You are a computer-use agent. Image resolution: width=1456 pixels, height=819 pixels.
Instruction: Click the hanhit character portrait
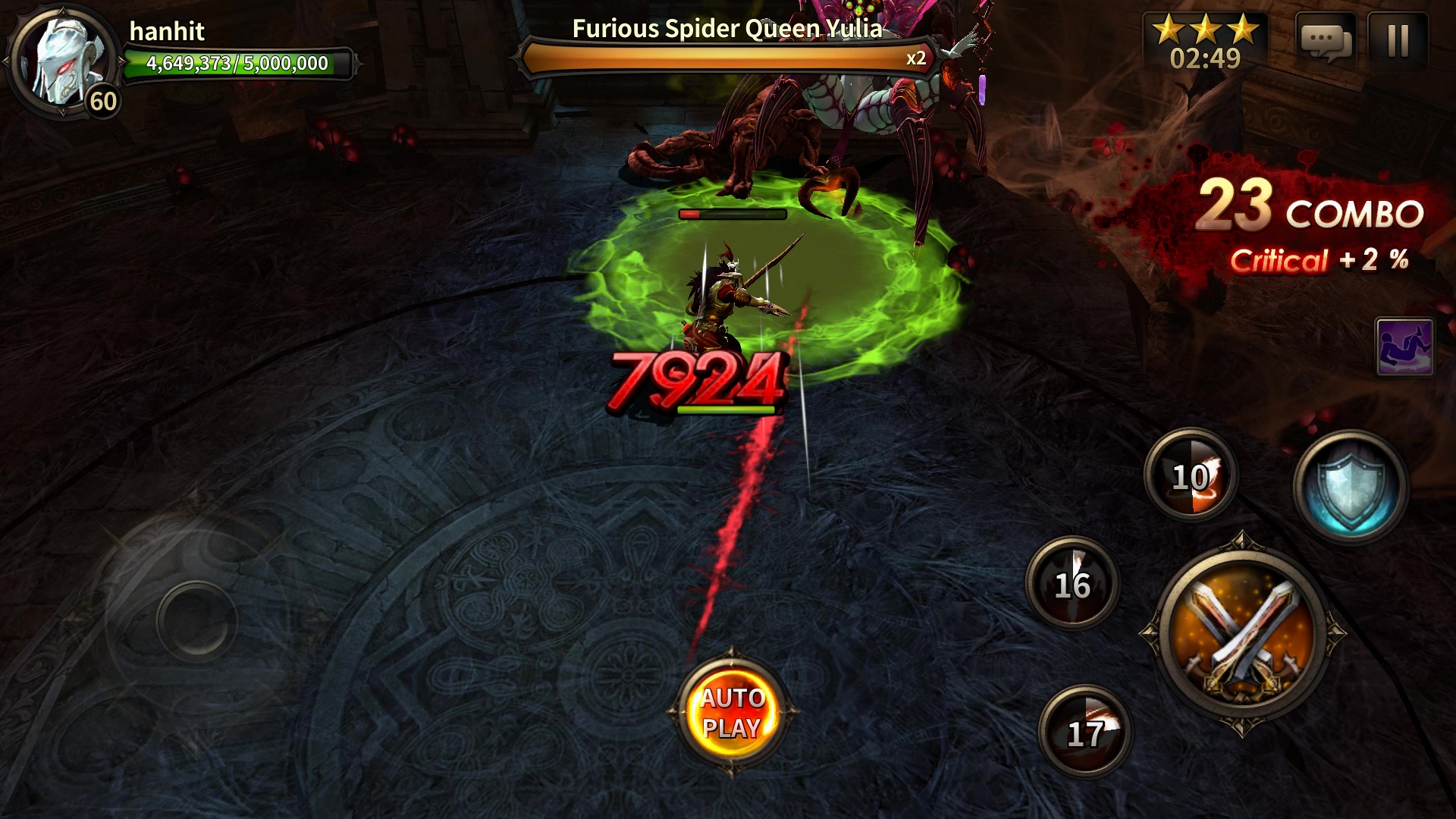[64, 61]
